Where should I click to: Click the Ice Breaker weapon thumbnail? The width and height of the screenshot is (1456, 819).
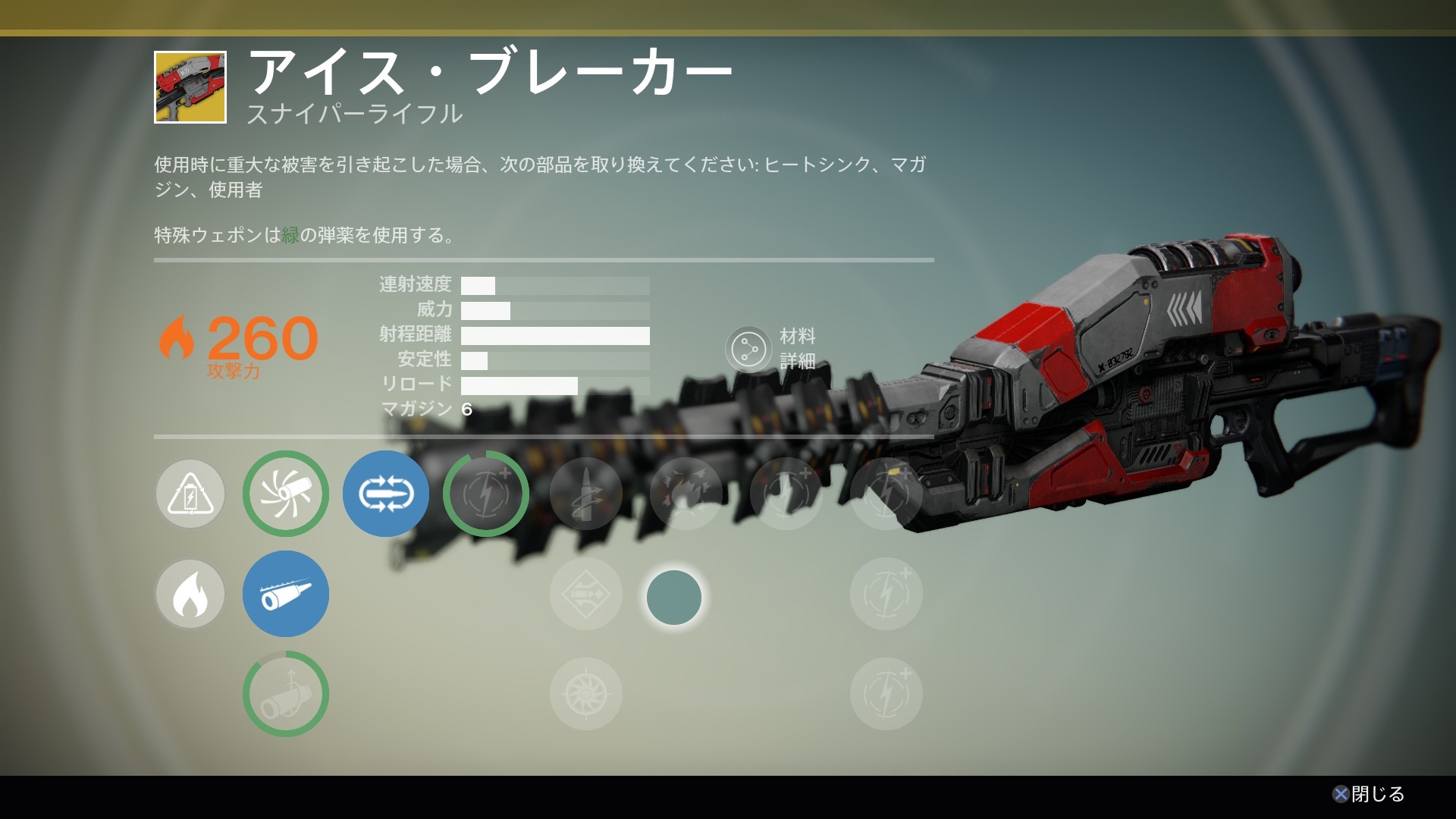(190, 87)
